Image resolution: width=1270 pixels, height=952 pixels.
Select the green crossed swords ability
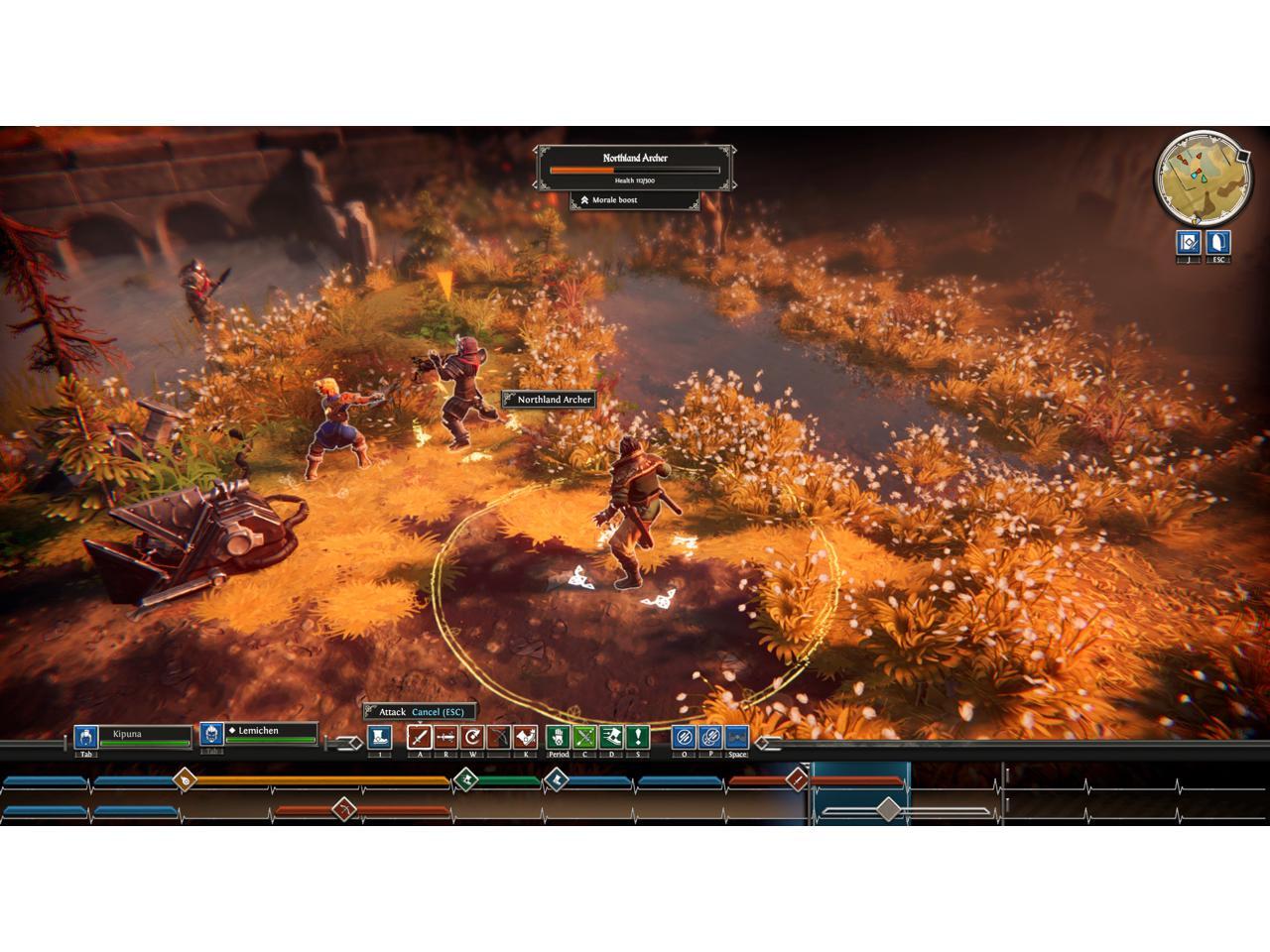click(x=584, y=737)
